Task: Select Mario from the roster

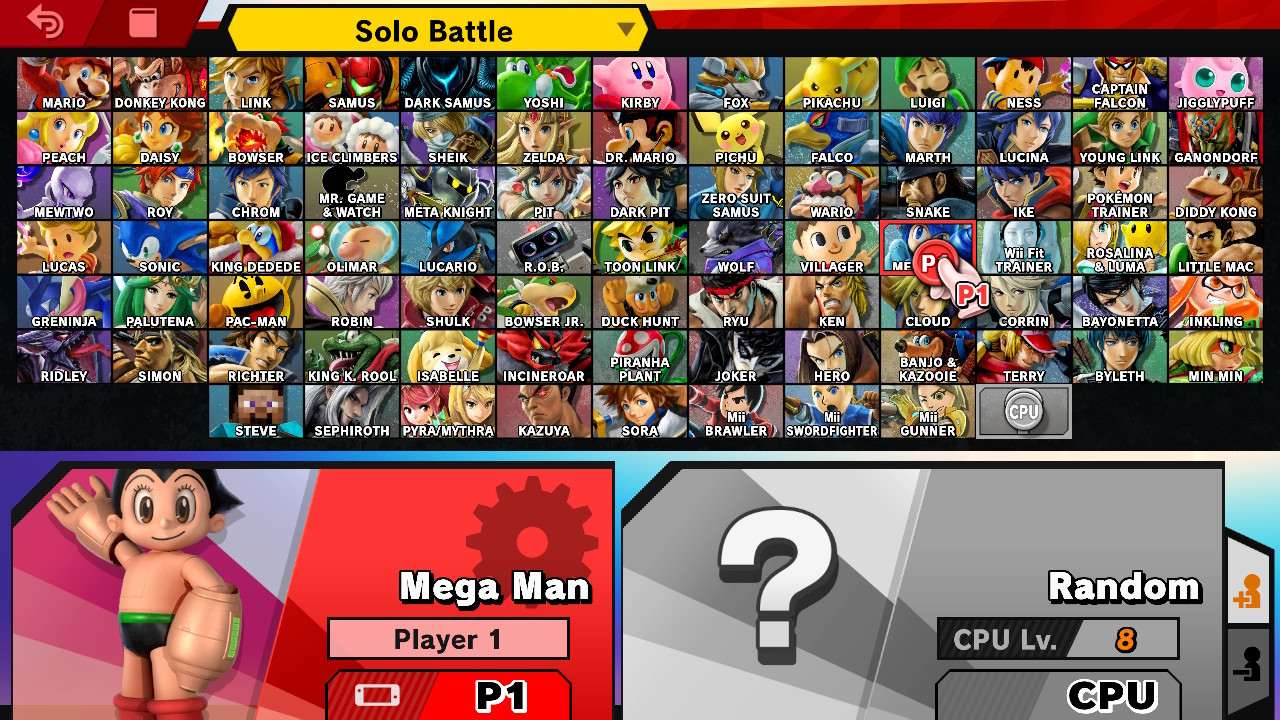Action: pos(63,82)
